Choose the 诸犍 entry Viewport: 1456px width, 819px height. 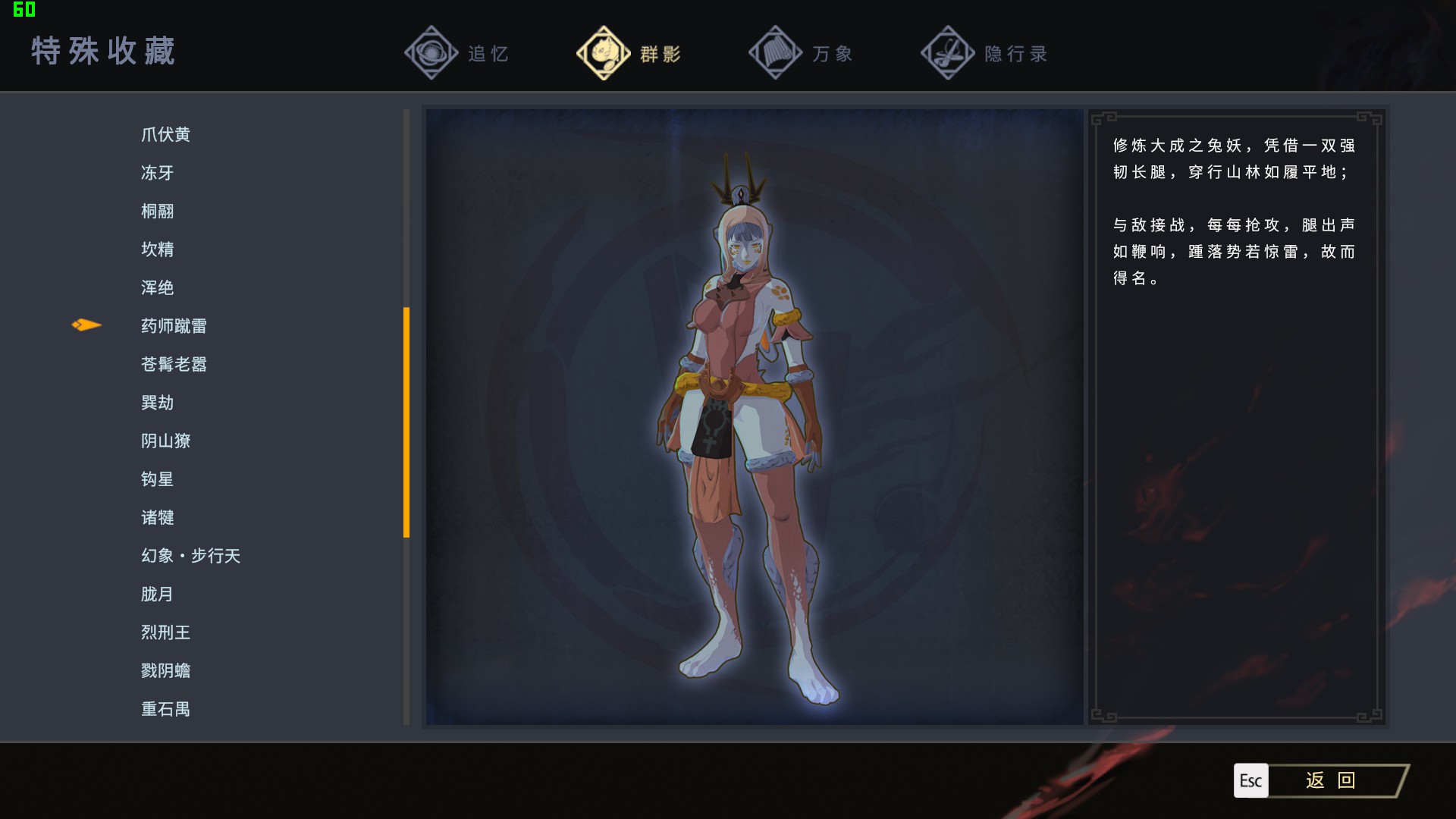coord(157,517)
